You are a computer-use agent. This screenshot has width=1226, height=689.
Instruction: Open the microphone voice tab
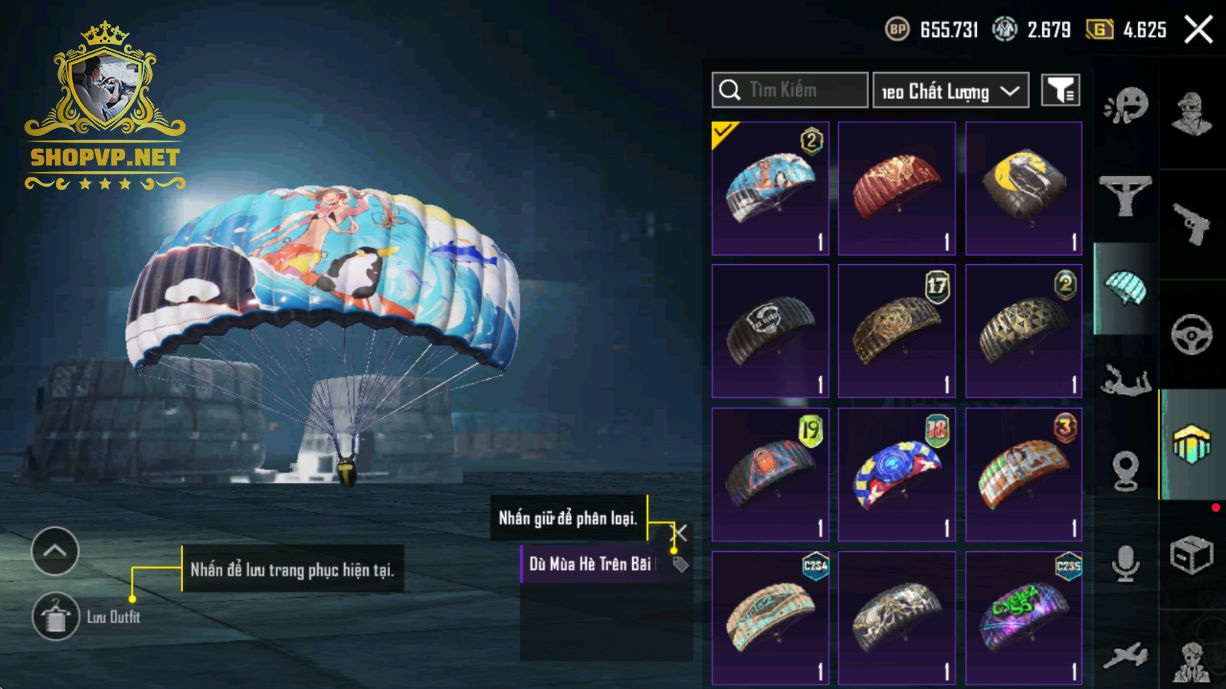[x=1126, y=564]
